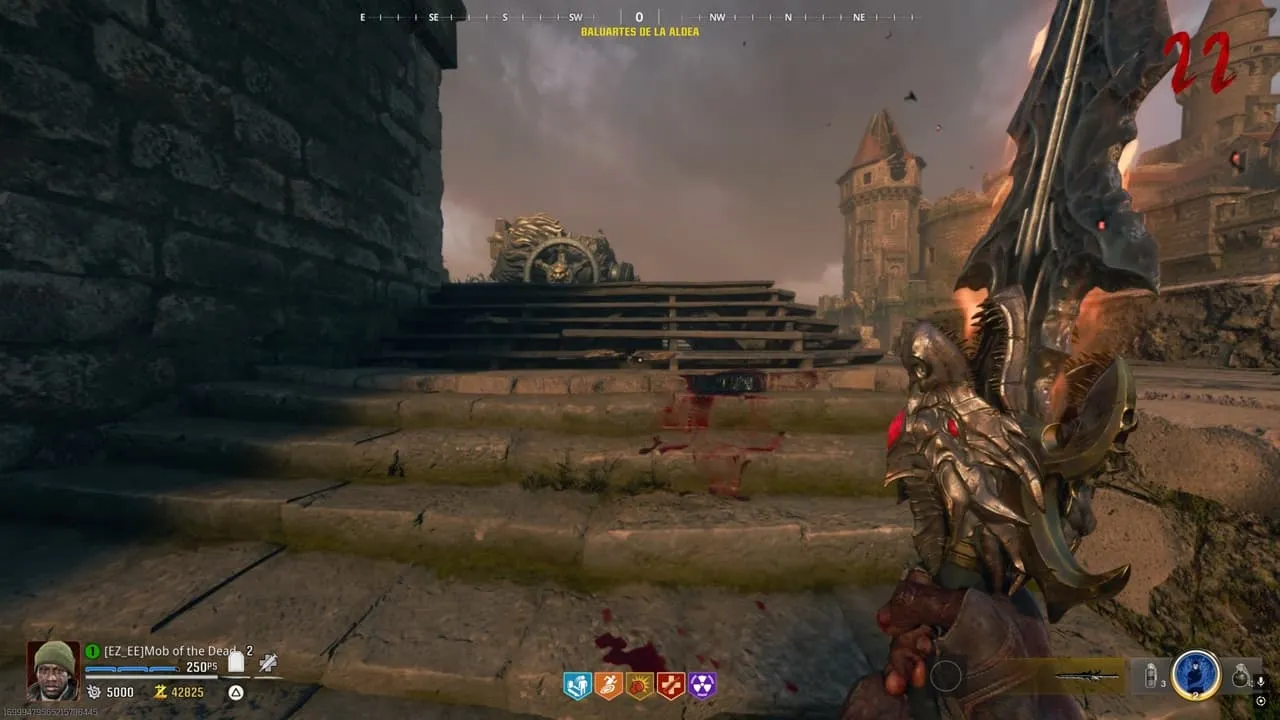This screenshot has width=1280, height=720.
Task: Select the orange Stamin-Up perk icon
Action: click(608, 685)
